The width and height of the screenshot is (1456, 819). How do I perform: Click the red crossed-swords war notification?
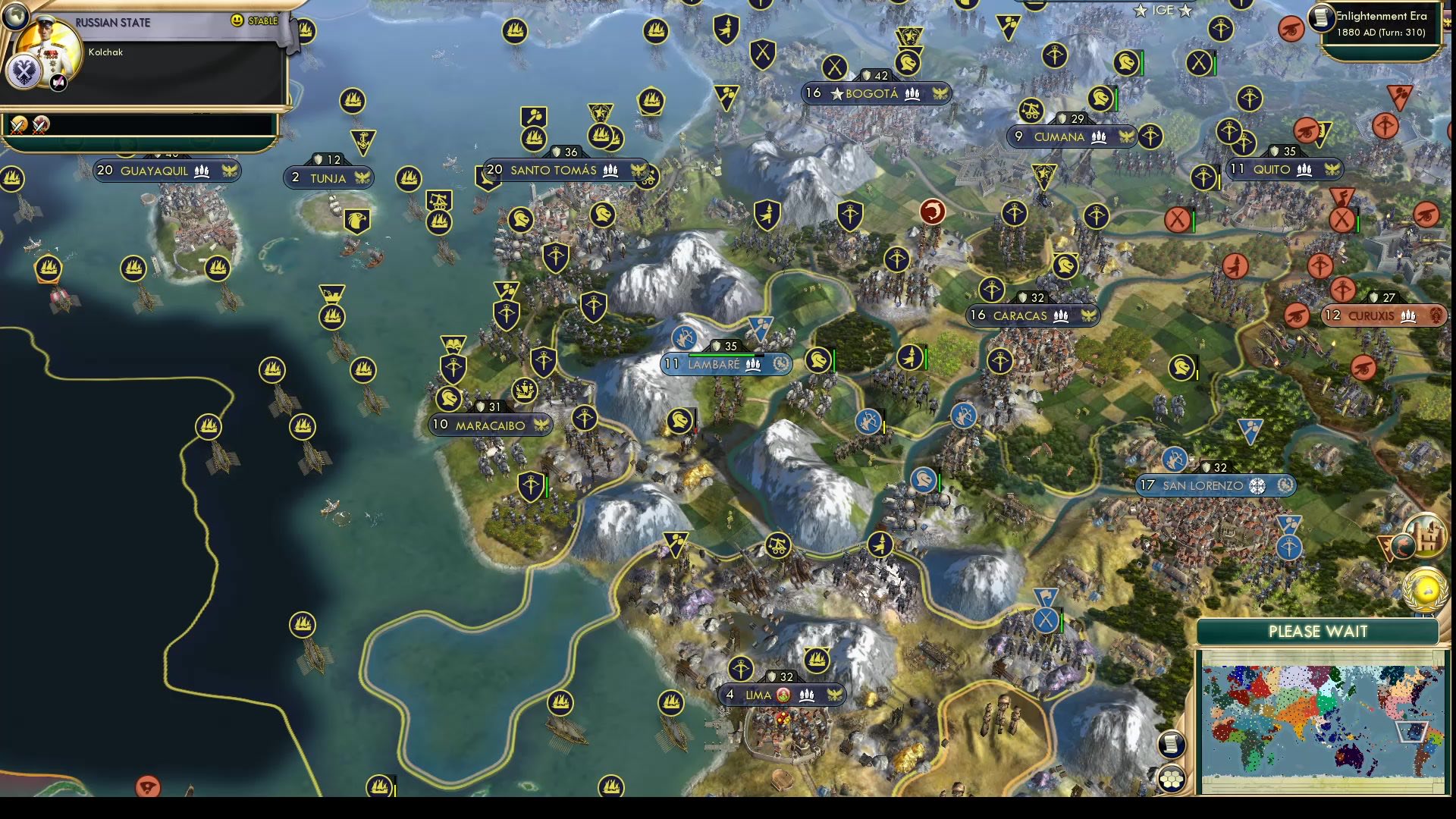tap(40, 124)
